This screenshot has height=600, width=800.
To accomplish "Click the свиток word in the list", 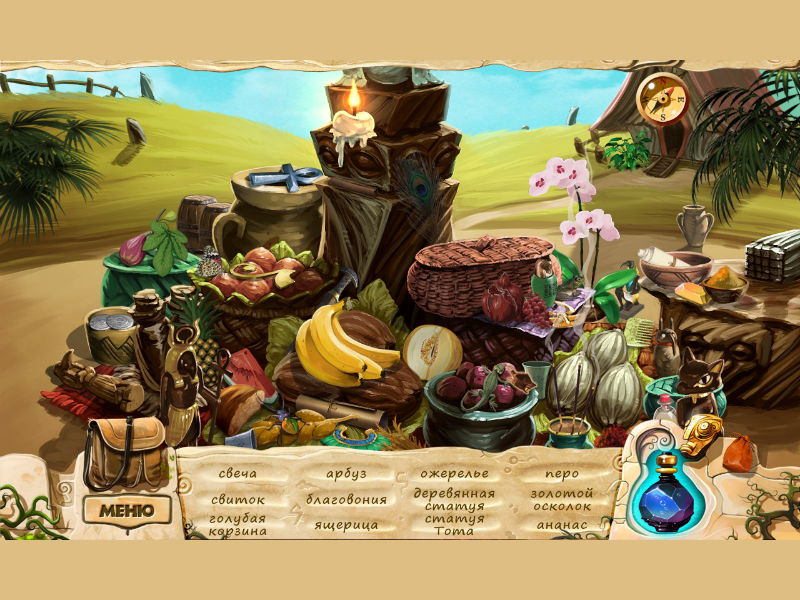I will coord(238,498).
